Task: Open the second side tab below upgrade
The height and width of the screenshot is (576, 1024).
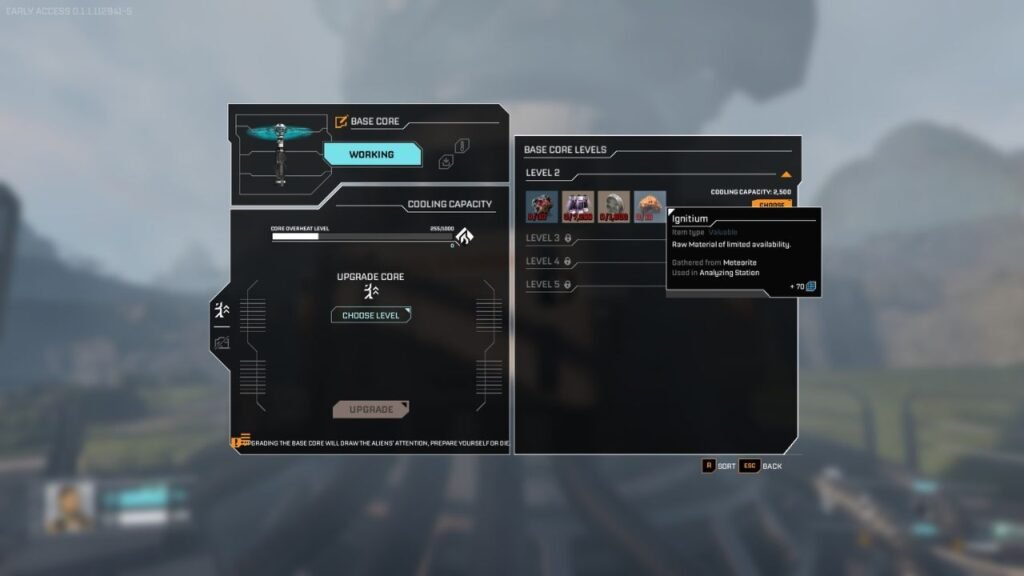Action: click(x=221, y=343)
